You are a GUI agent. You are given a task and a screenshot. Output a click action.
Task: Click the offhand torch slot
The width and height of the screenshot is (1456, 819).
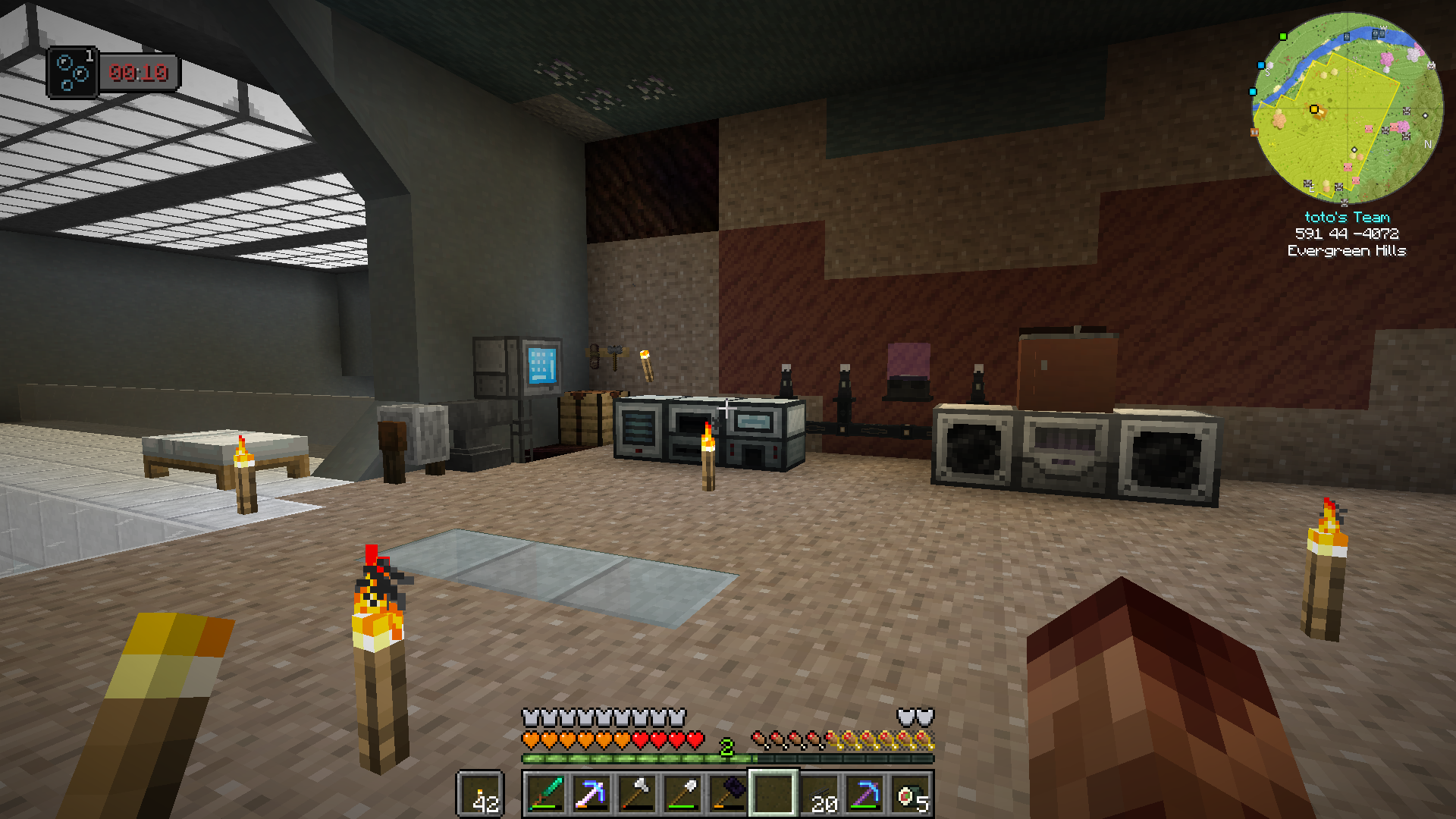480,794
